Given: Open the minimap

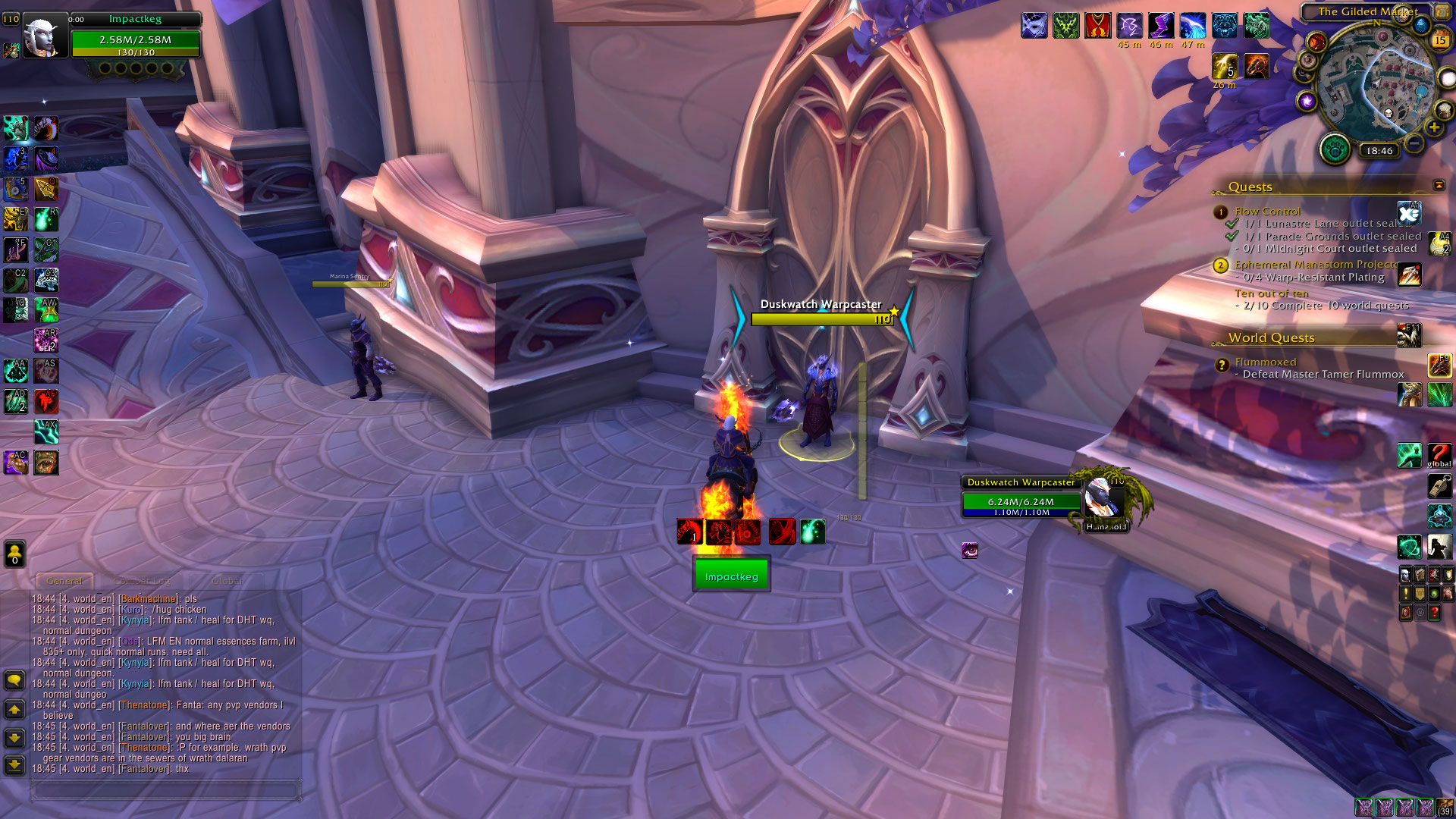Looking at the screenshot, I should (x=1376, y=83).
